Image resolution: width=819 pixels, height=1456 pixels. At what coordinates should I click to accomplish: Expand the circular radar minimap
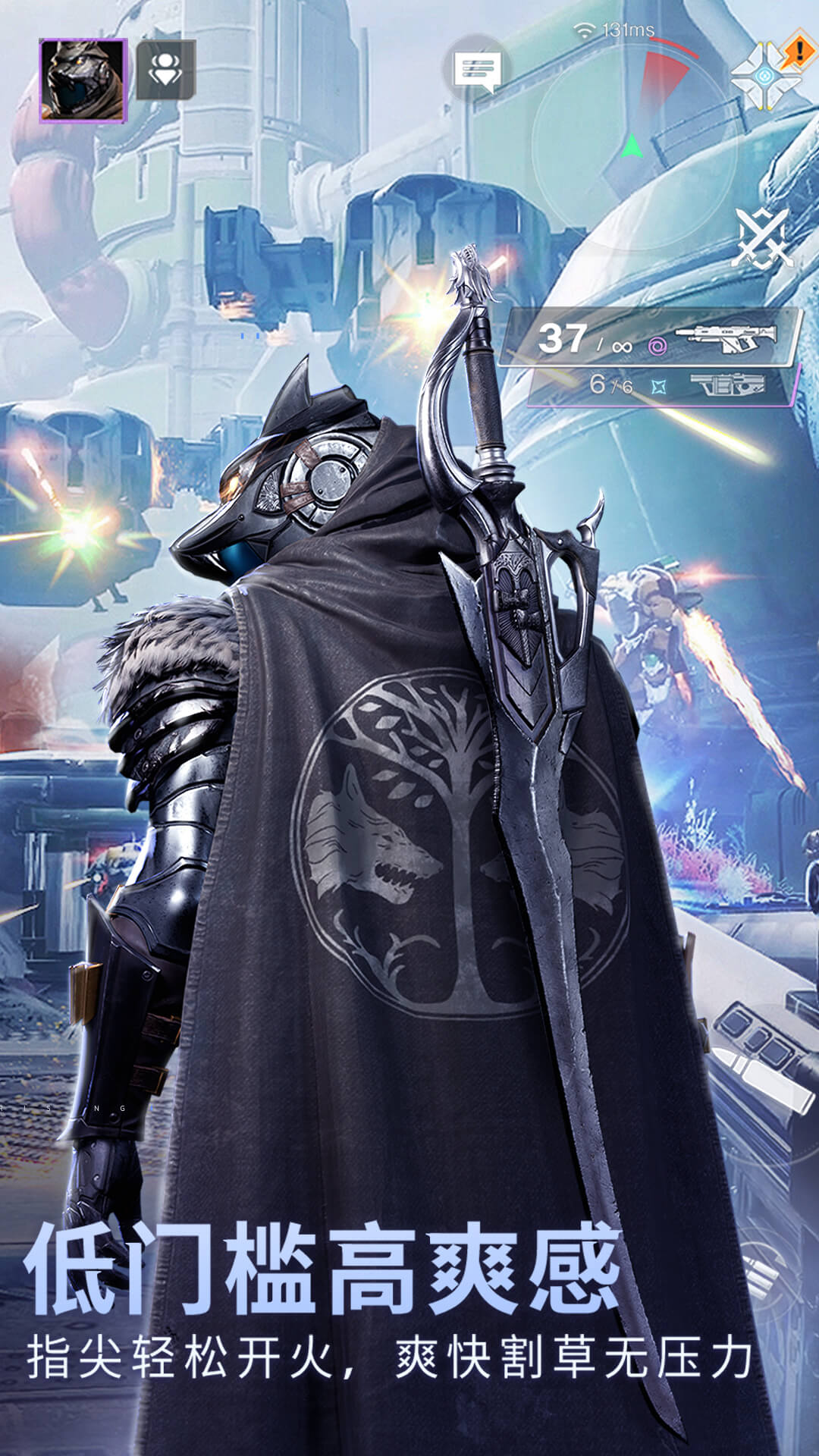[x=635, y=144]
